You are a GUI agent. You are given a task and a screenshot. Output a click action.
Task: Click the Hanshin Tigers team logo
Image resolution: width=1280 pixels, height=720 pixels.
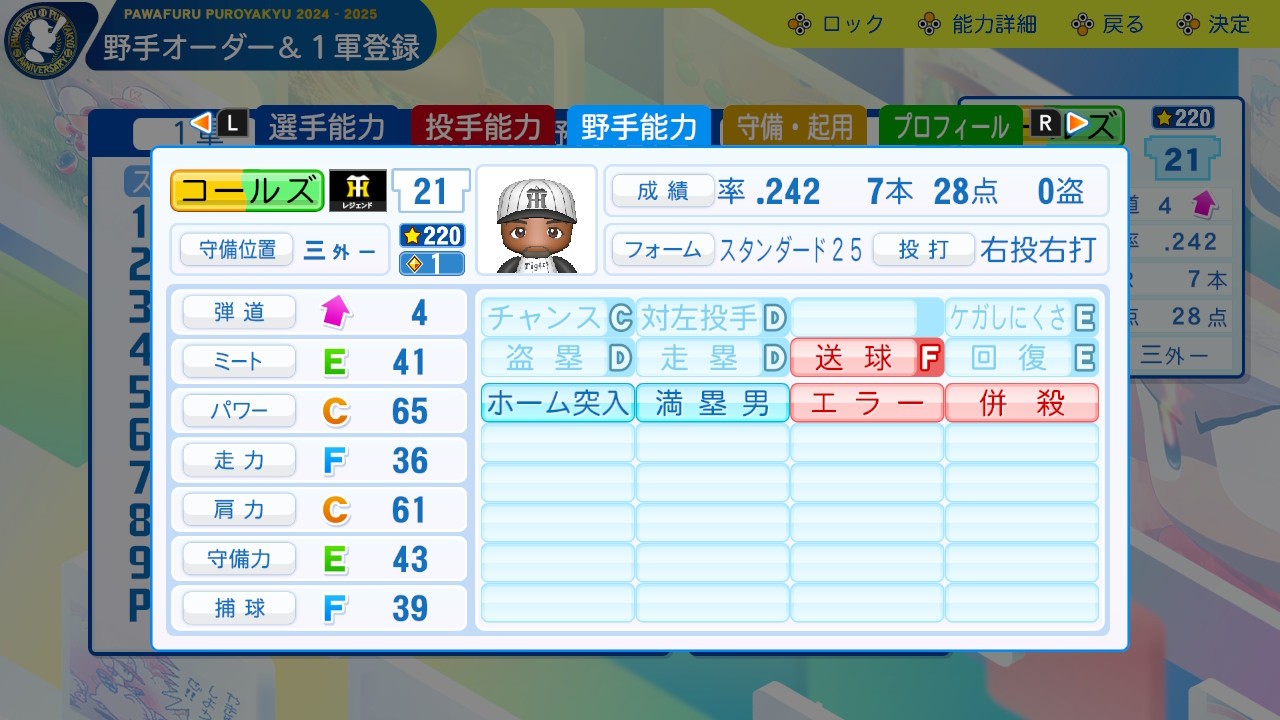pos(358,190)
